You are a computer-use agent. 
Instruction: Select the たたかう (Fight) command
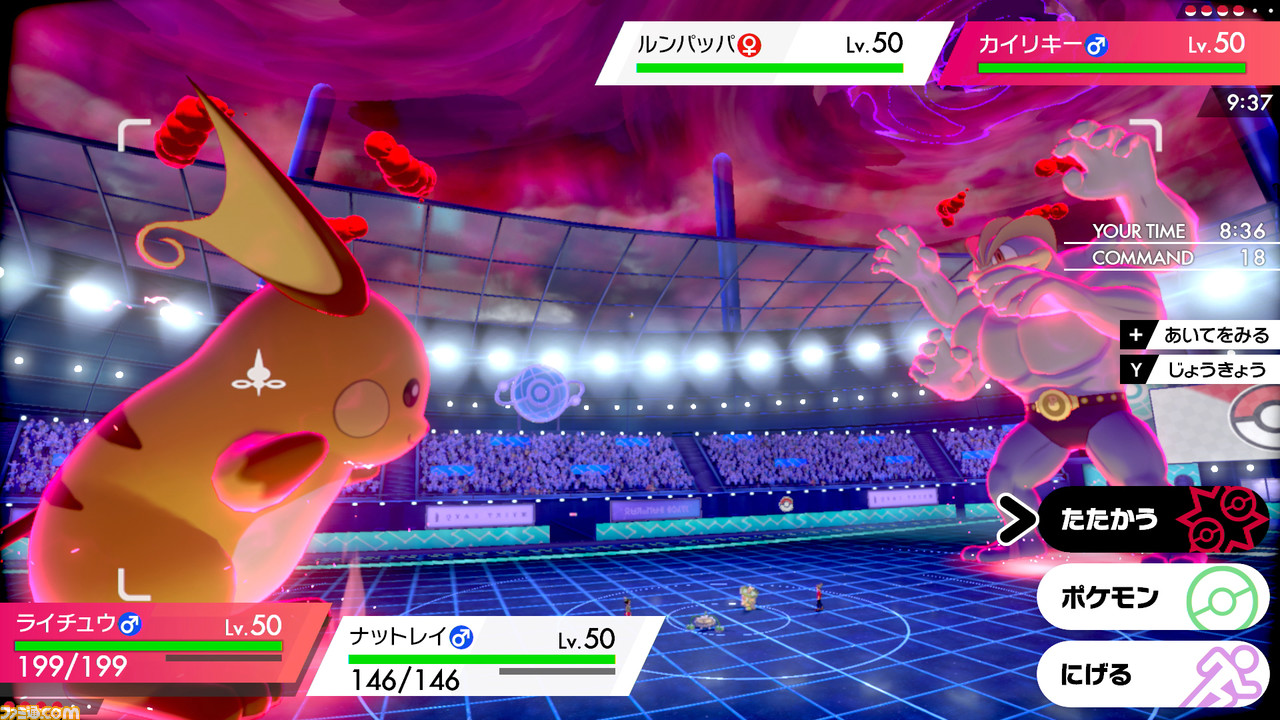pyautogui.click(x=1150, y=520)
